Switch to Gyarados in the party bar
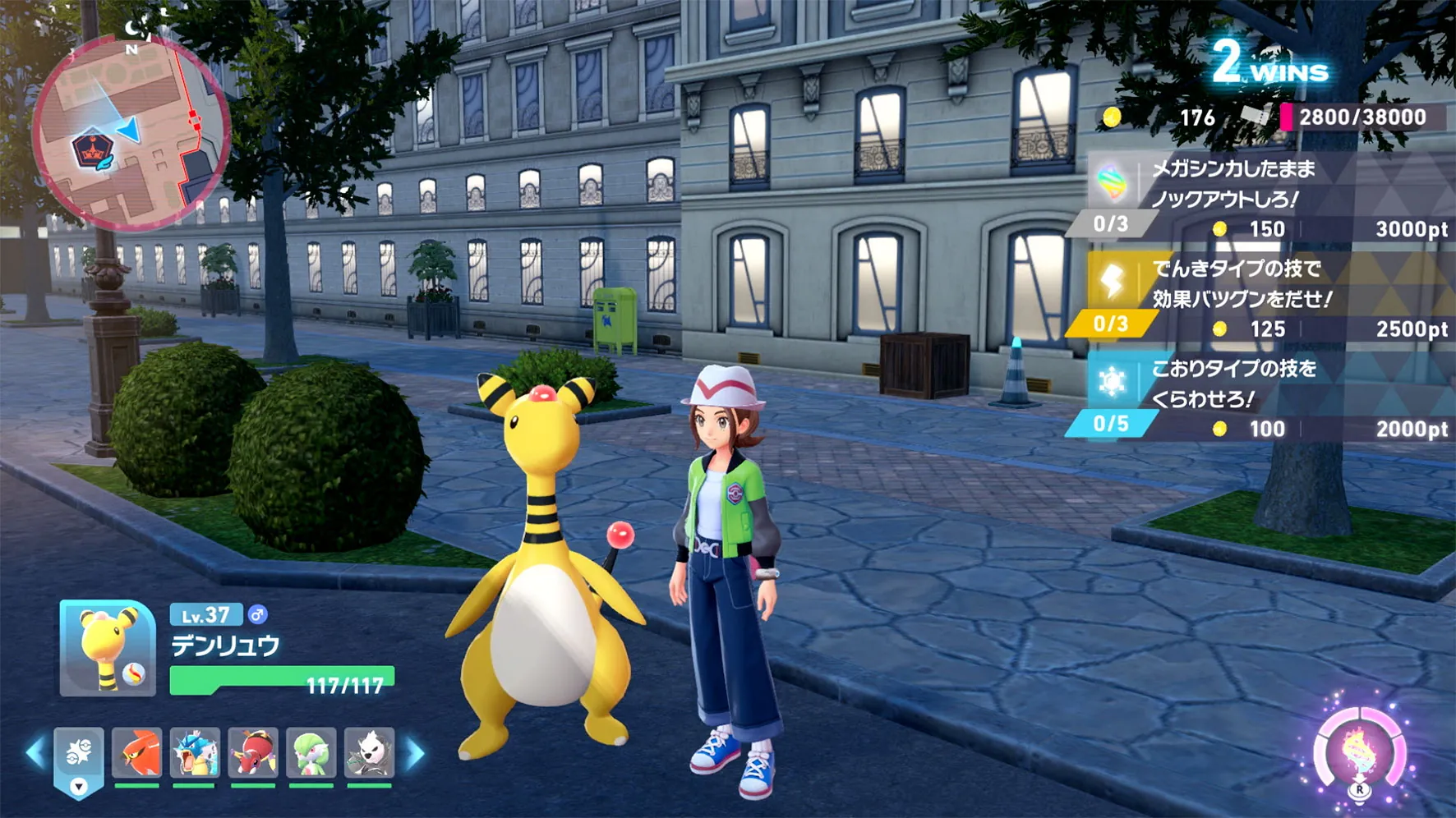1456x818 pixels. (x=195, y=752)
